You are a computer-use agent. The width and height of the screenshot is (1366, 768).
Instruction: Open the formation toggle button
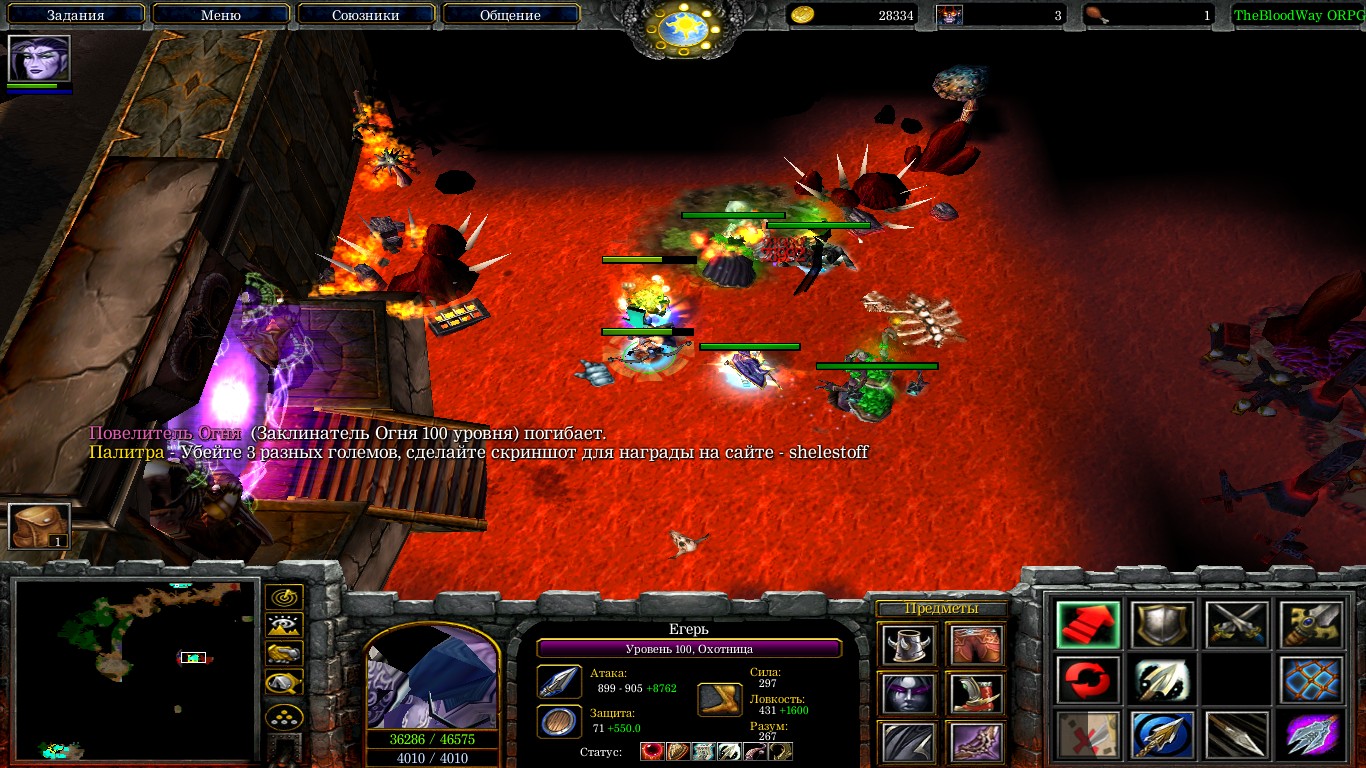(284, 717)
